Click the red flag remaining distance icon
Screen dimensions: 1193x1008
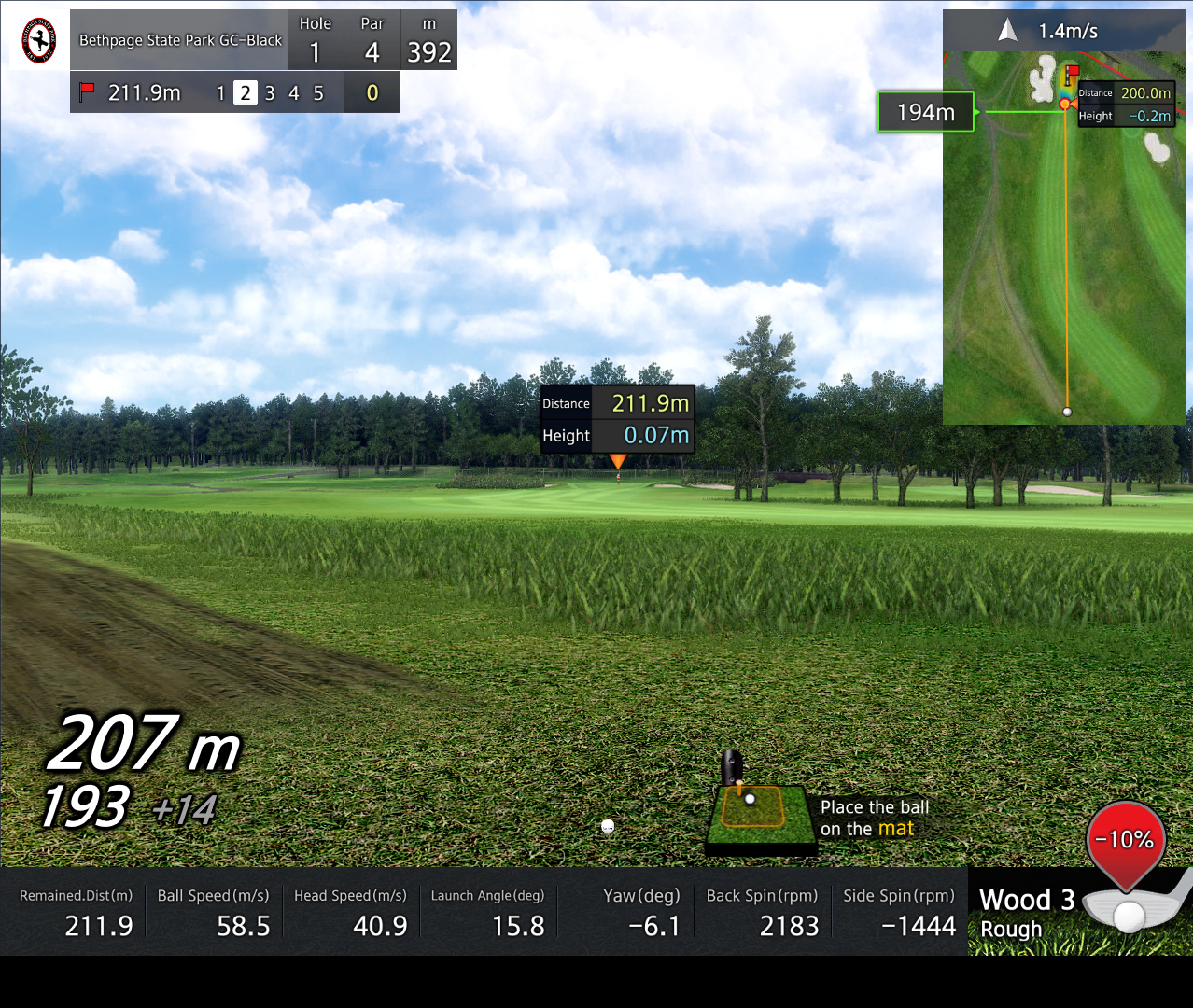coord(88,92)
